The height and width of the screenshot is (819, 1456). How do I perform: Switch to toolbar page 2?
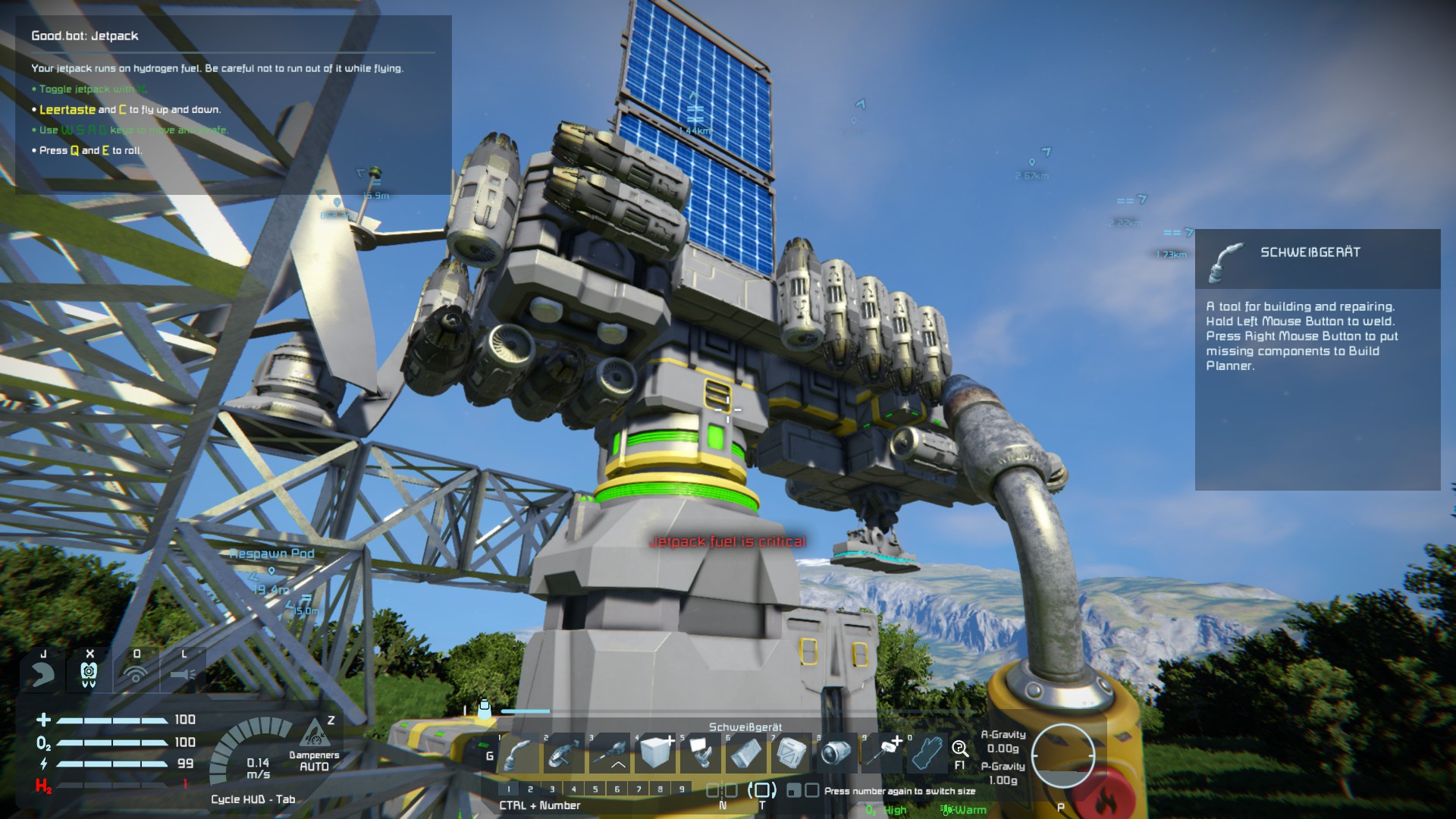pos(530,789)
